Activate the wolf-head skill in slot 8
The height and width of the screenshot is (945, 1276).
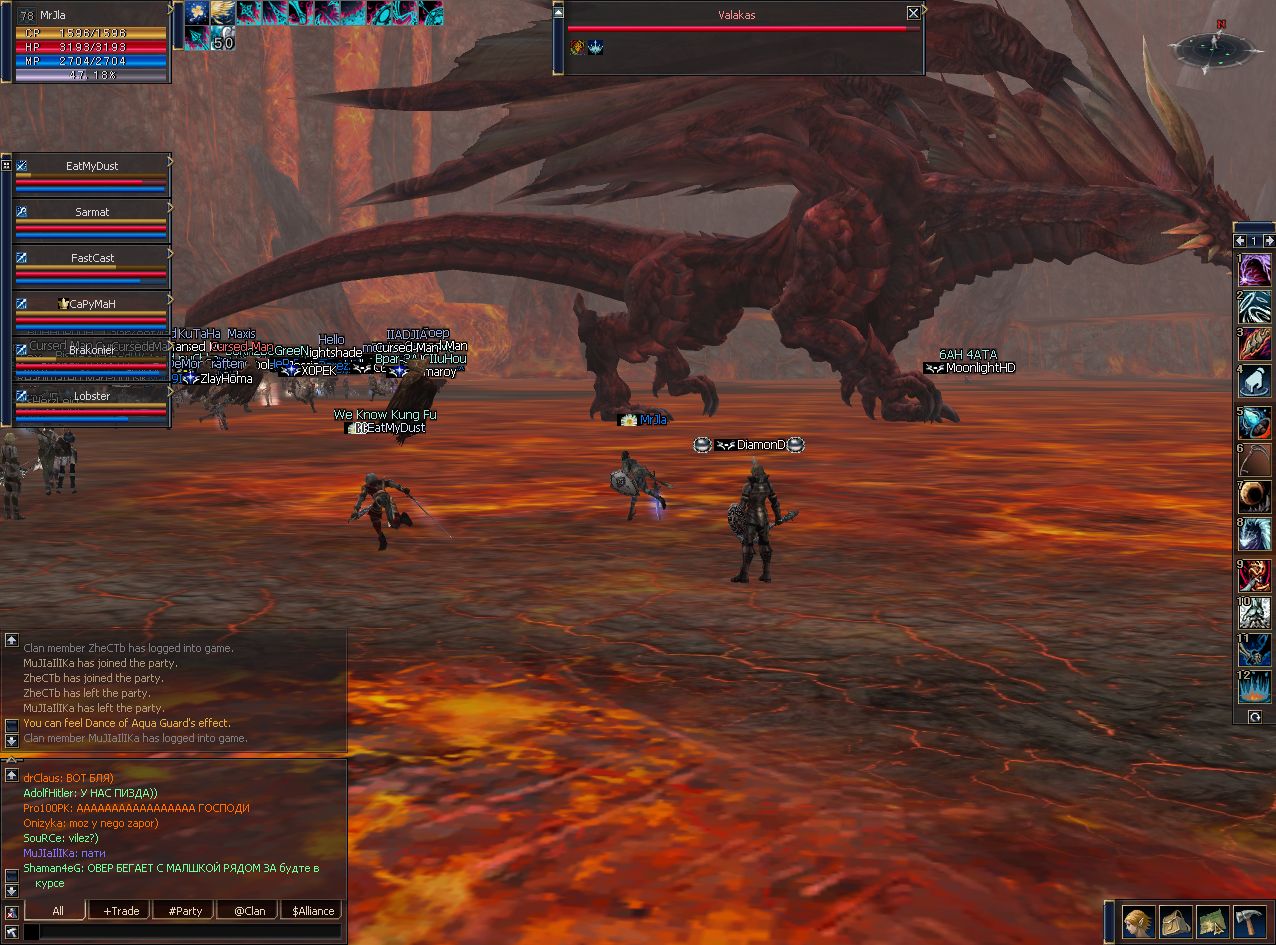click(1255, 534)
